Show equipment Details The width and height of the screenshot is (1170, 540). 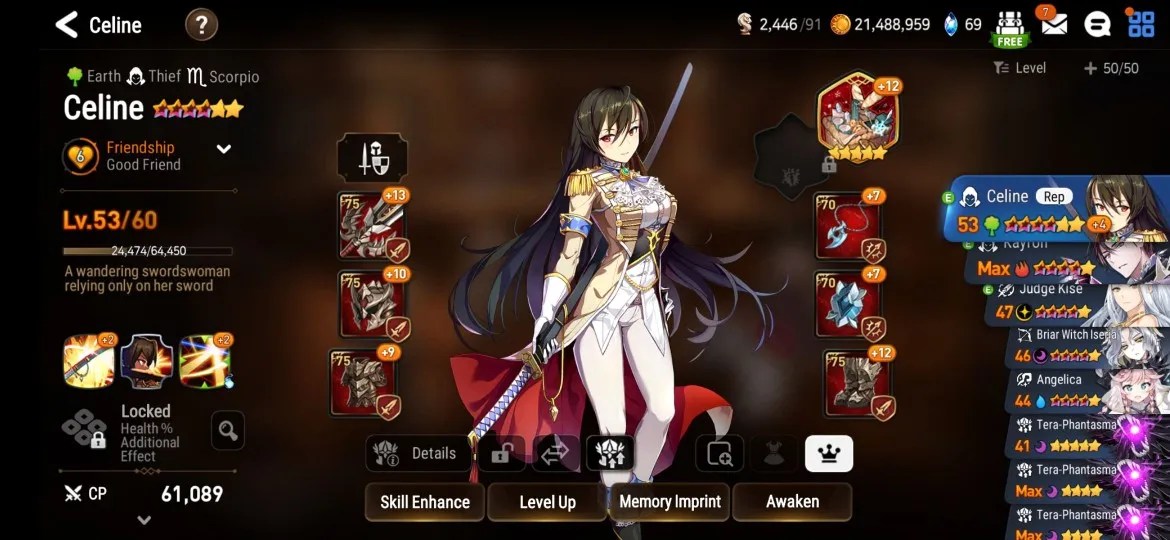[418, 453]
